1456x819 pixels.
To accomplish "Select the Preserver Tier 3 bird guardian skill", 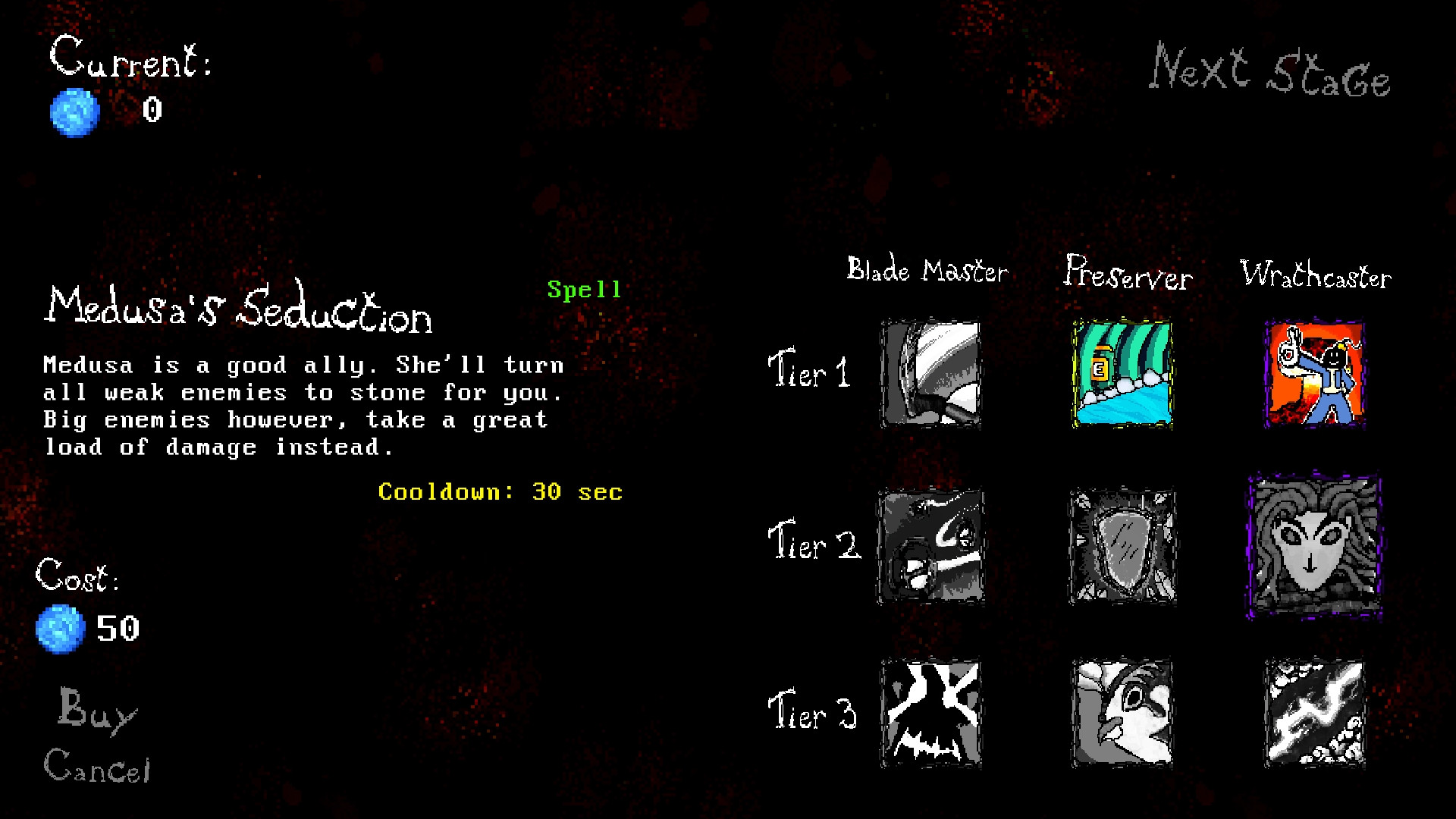I will [x=1121, y=714].
